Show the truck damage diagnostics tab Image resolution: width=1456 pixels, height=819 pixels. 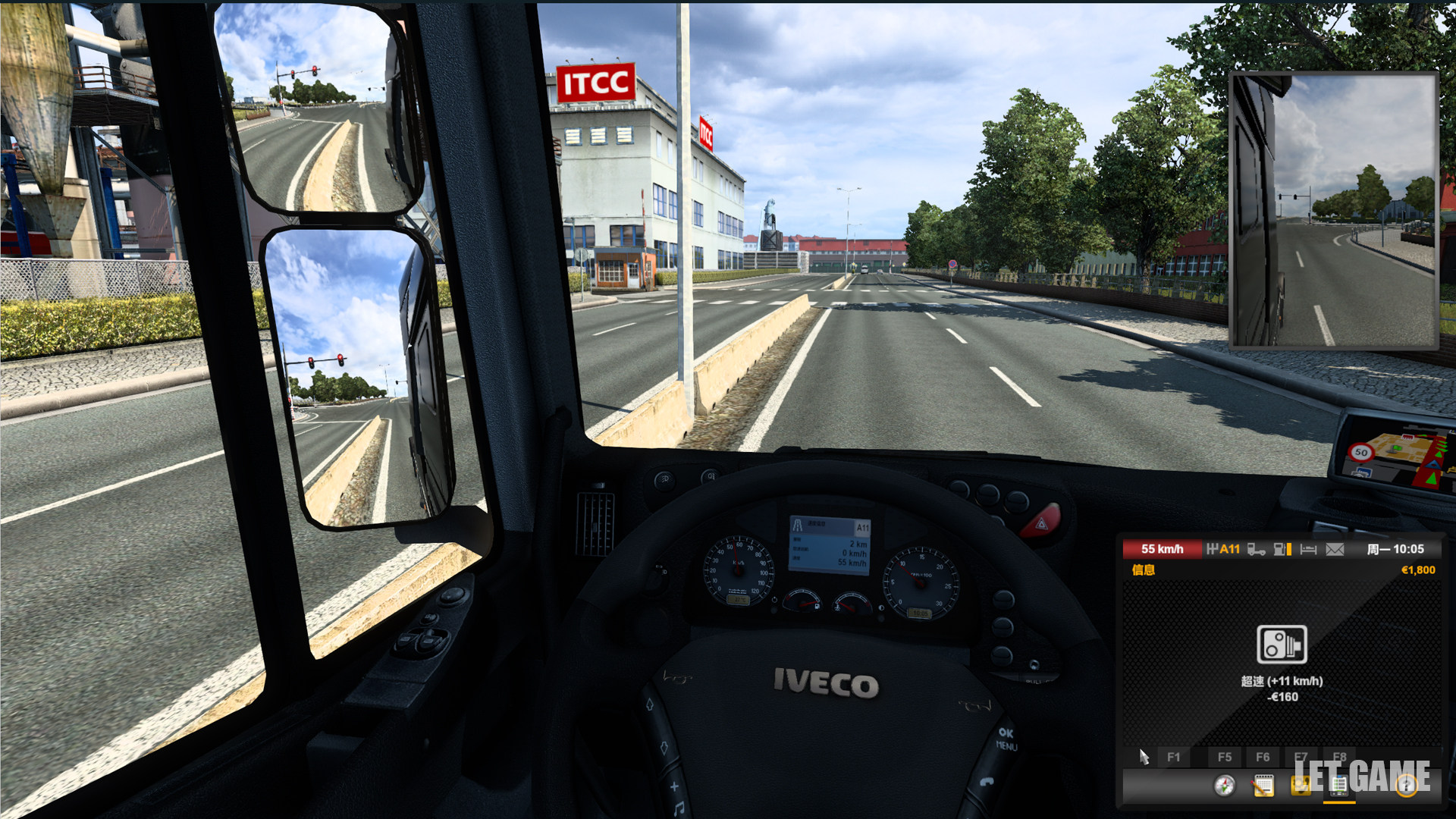coord(1301,786)
